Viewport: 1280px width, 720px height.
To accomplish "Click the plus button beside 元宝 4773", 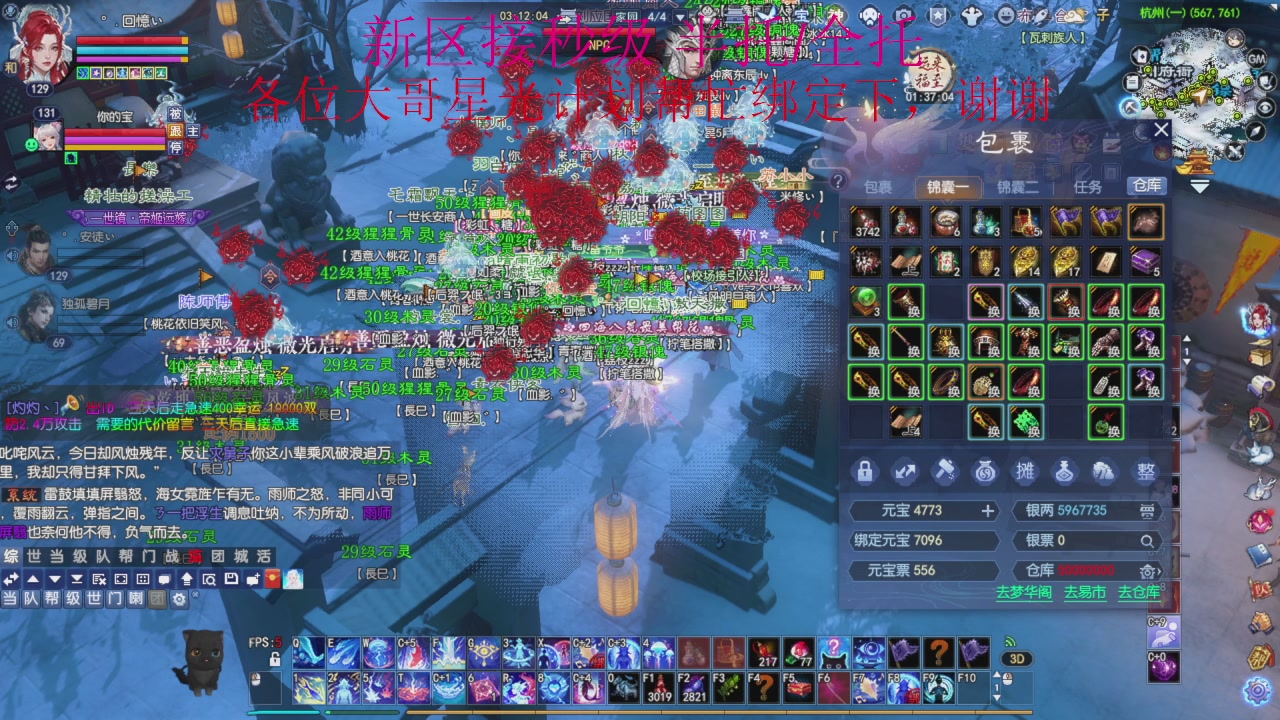I will (x=988, y=510).
